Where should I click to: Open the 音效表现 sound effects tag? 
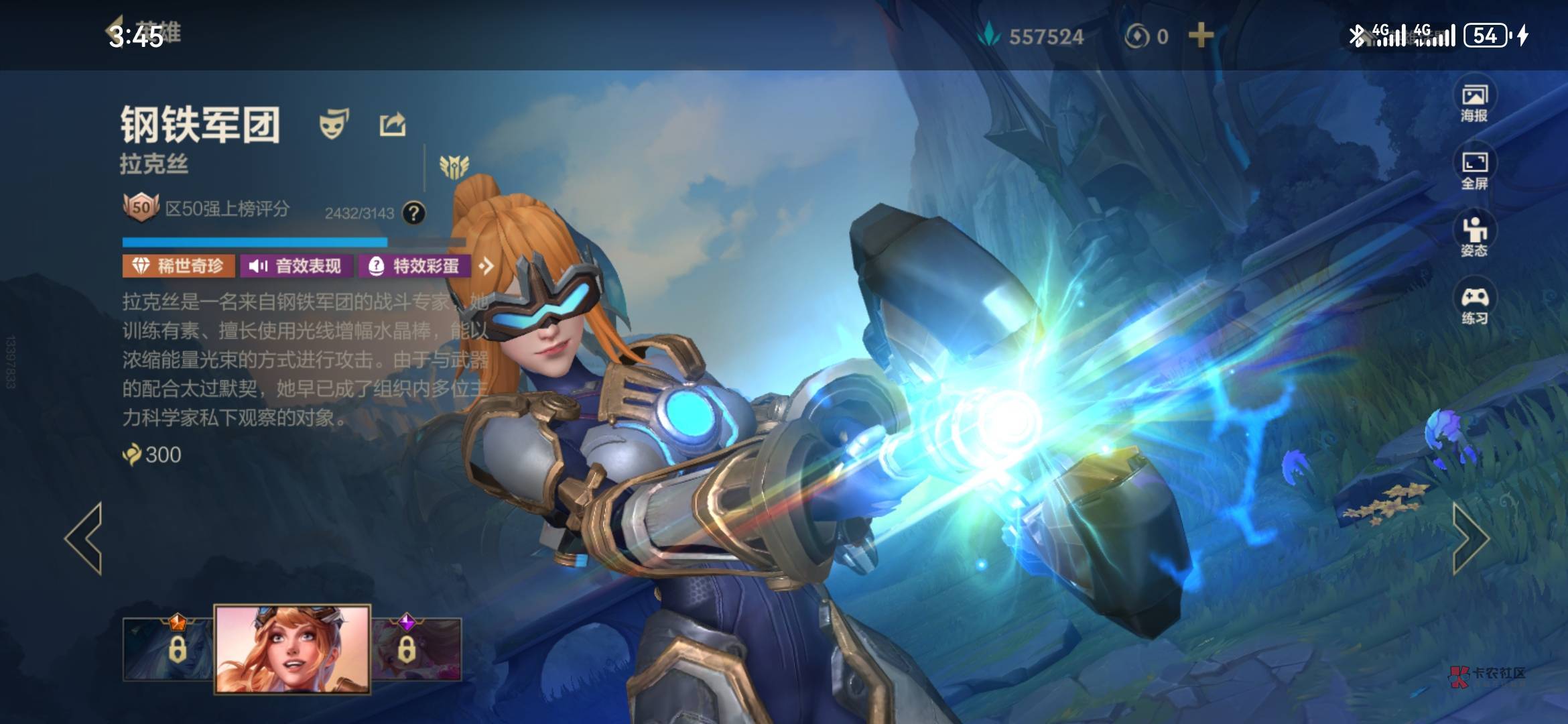pyautogui.click(x=296, y=266)
